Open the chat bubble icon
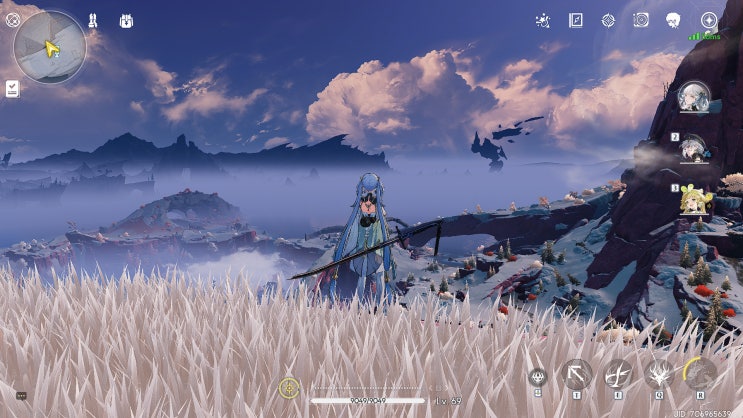This screenshot has width=743, height=418. click(x=21, y=396)
